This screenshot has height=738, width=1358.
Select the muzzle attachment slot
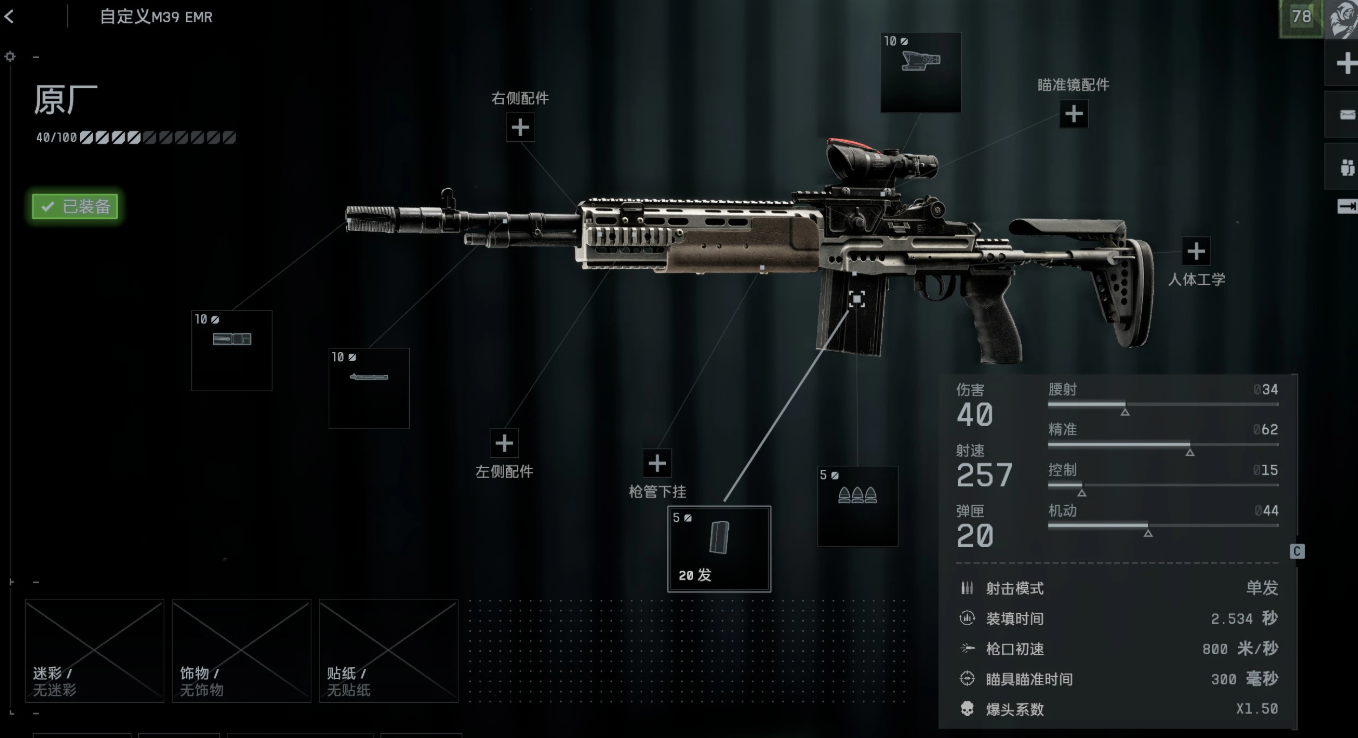pyautogui.click(x=232, y=350)
